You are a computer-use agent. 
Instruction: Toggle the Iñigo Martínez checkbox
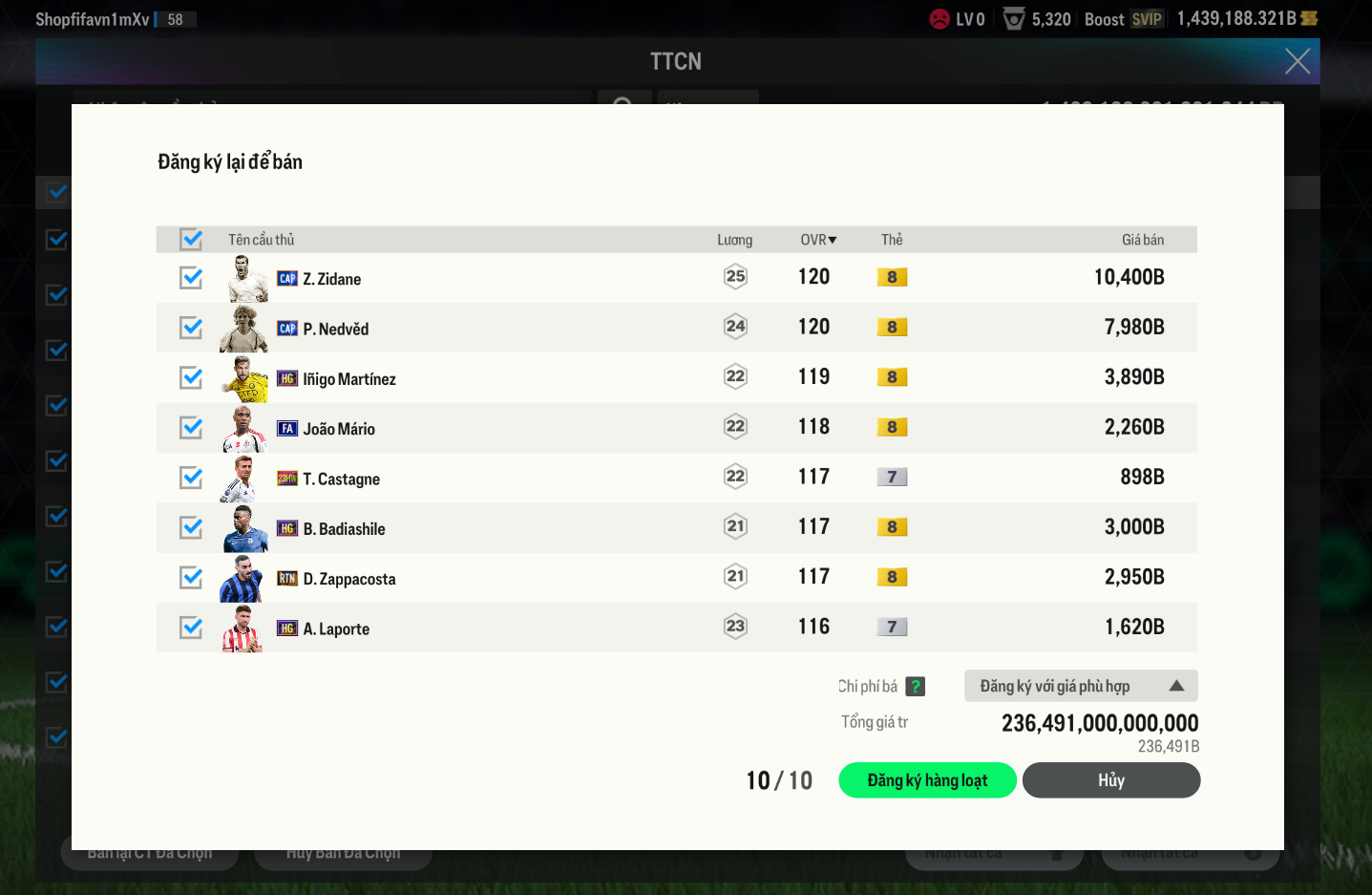pyautogui.click(x=191, y=378)
